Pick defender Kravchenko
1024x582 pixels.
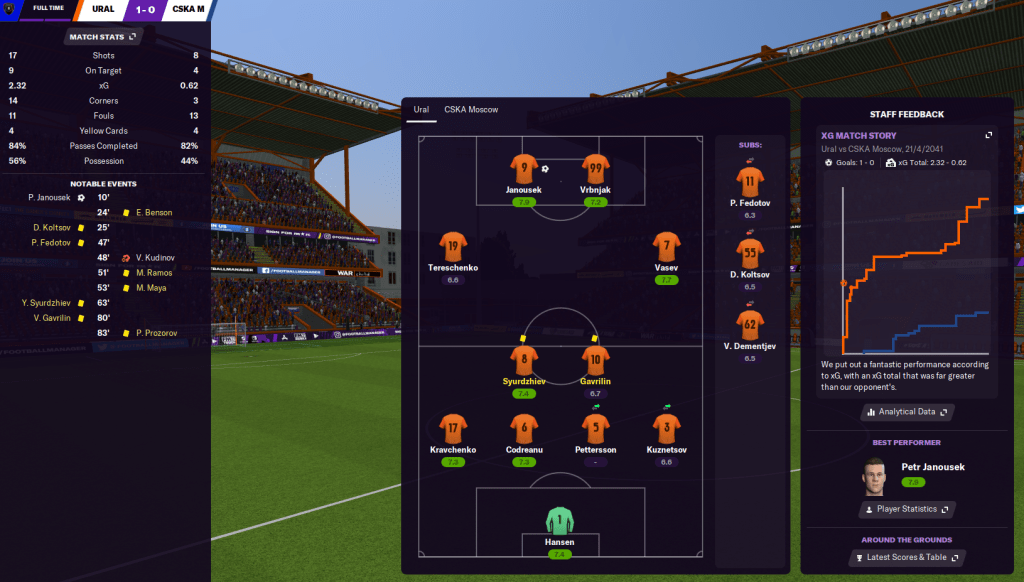point(453,431)
